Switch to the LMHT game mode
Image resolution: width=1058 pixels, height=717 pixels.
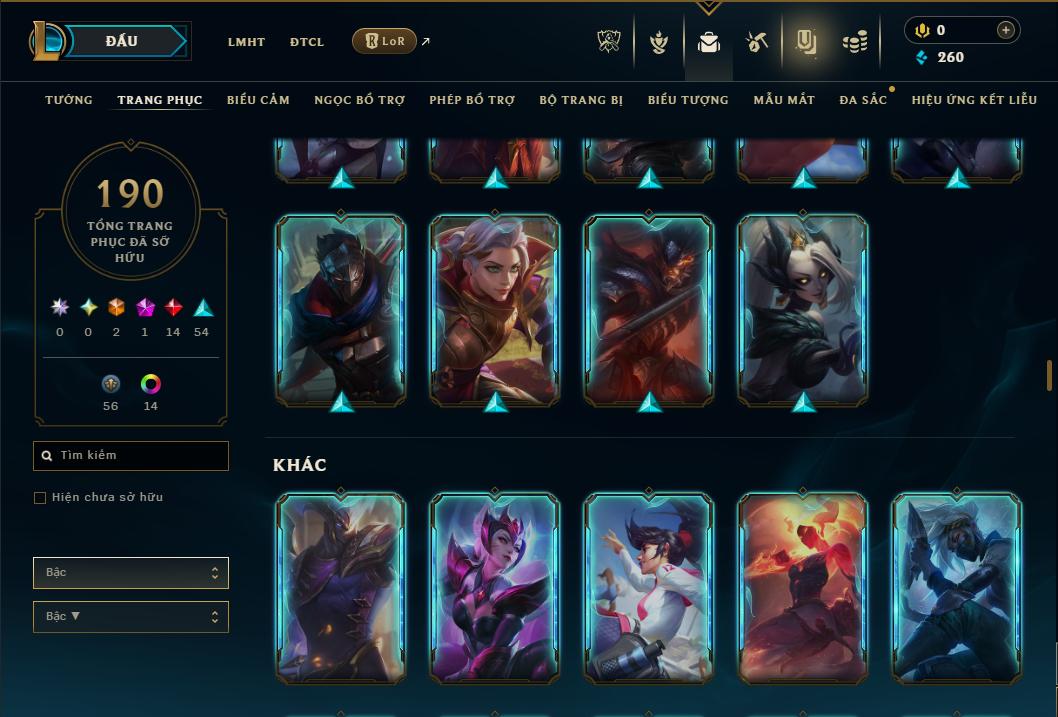coord(246,42)
